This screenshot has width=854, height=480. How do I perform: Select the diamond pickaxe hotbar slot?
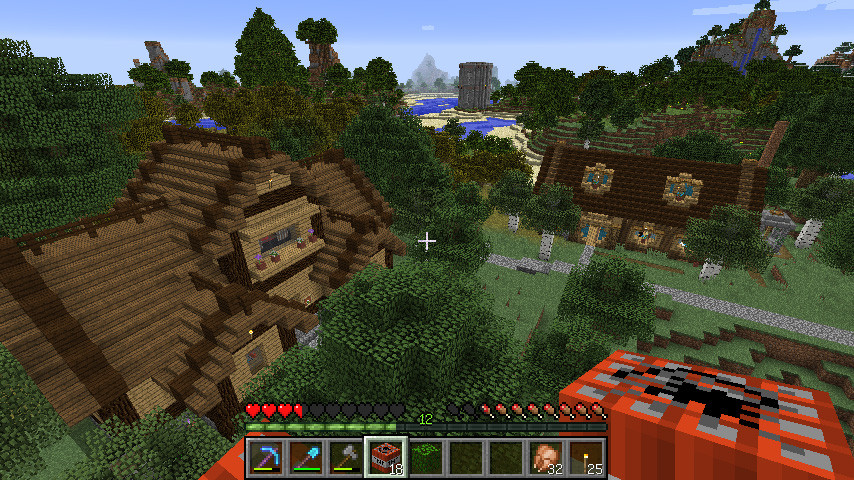point(266,458)
